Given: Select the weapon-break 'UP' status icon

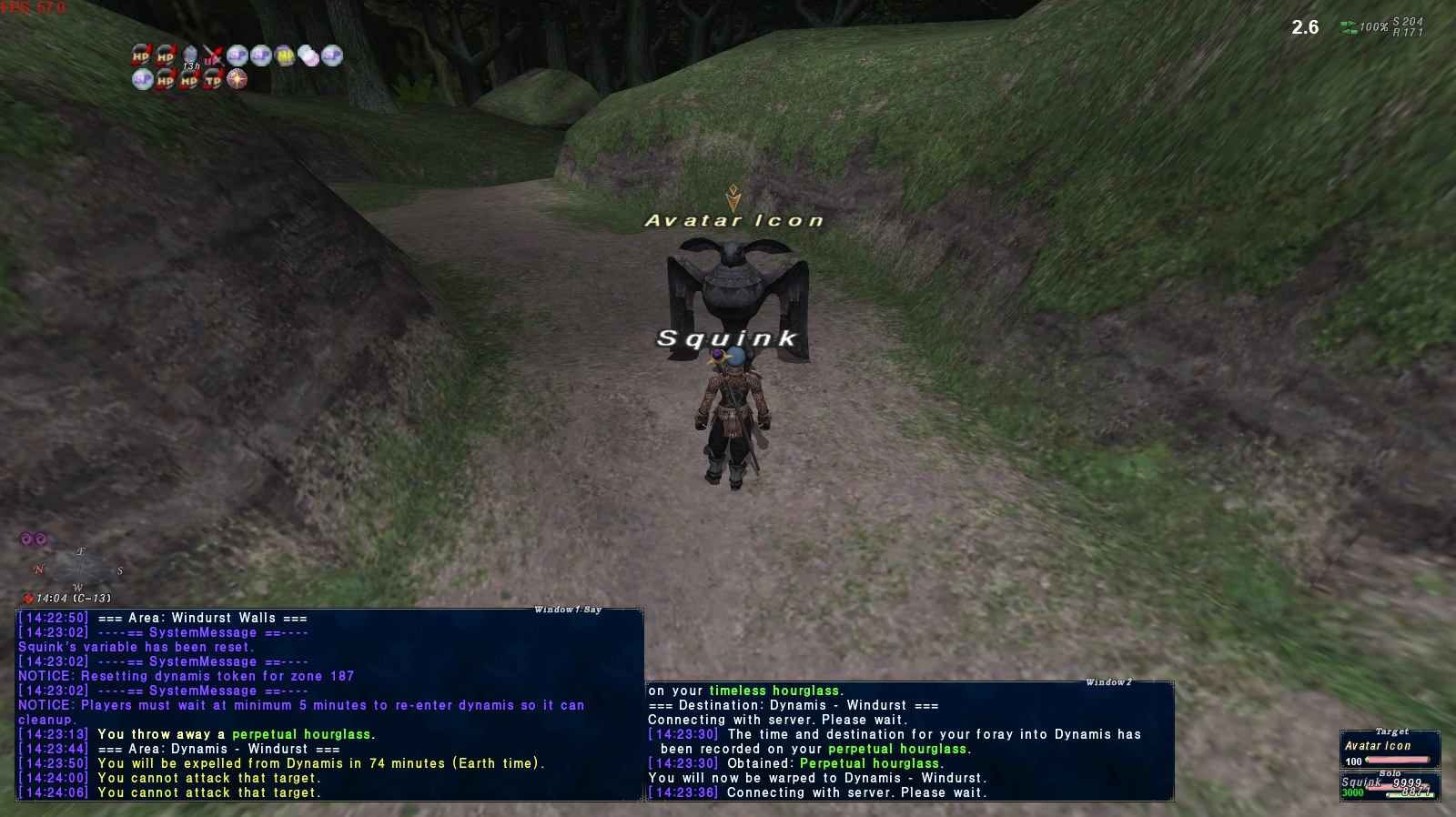Looking at the screenshot, I should tap(214, 56).
